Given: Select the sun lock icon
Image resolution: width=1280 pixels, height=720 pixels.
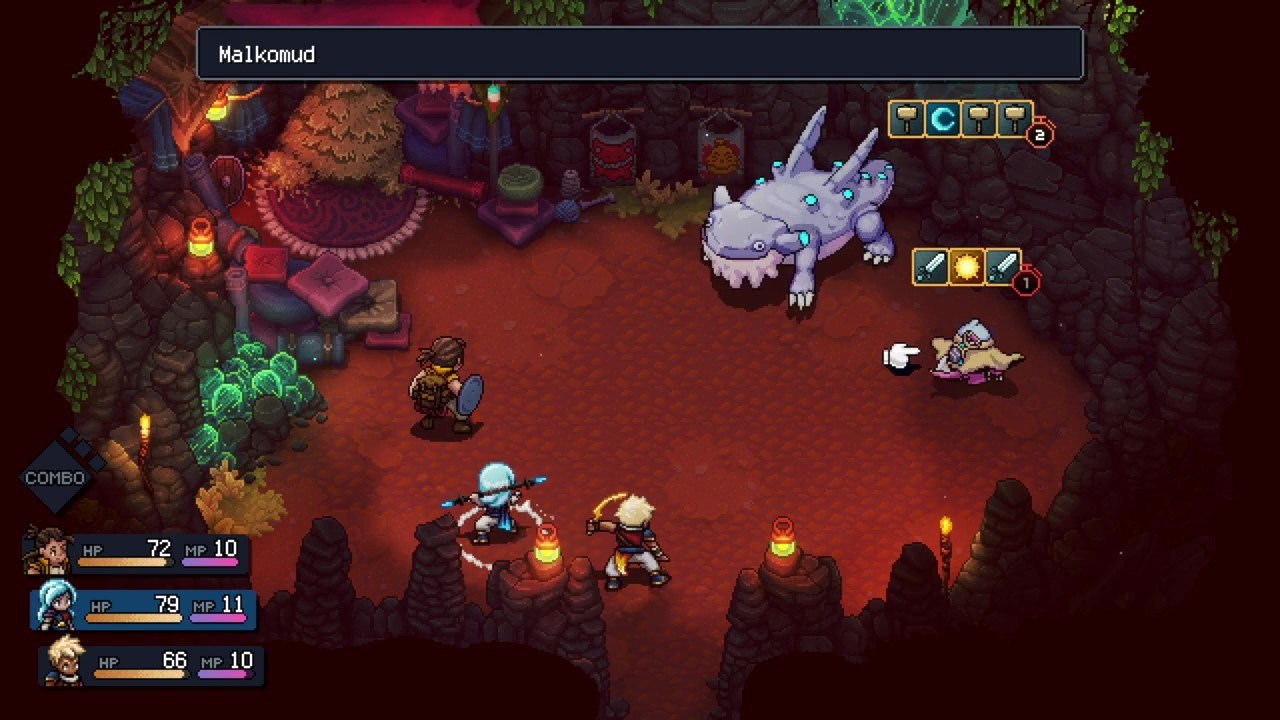Looking at the screenshot, I should (966, 267).
